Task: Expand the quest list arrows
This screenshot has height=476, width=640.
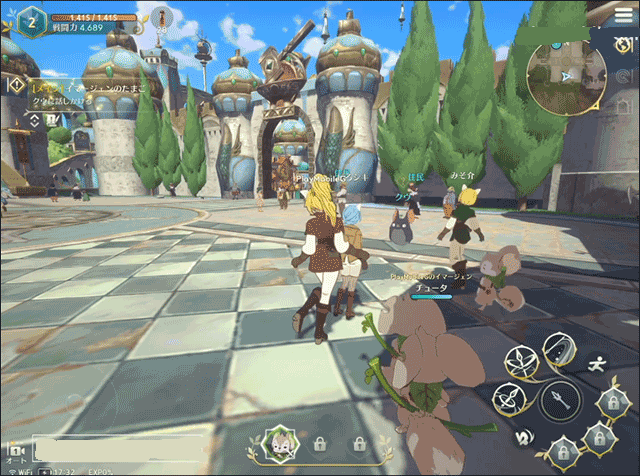Action: click(x=35, y=120)
